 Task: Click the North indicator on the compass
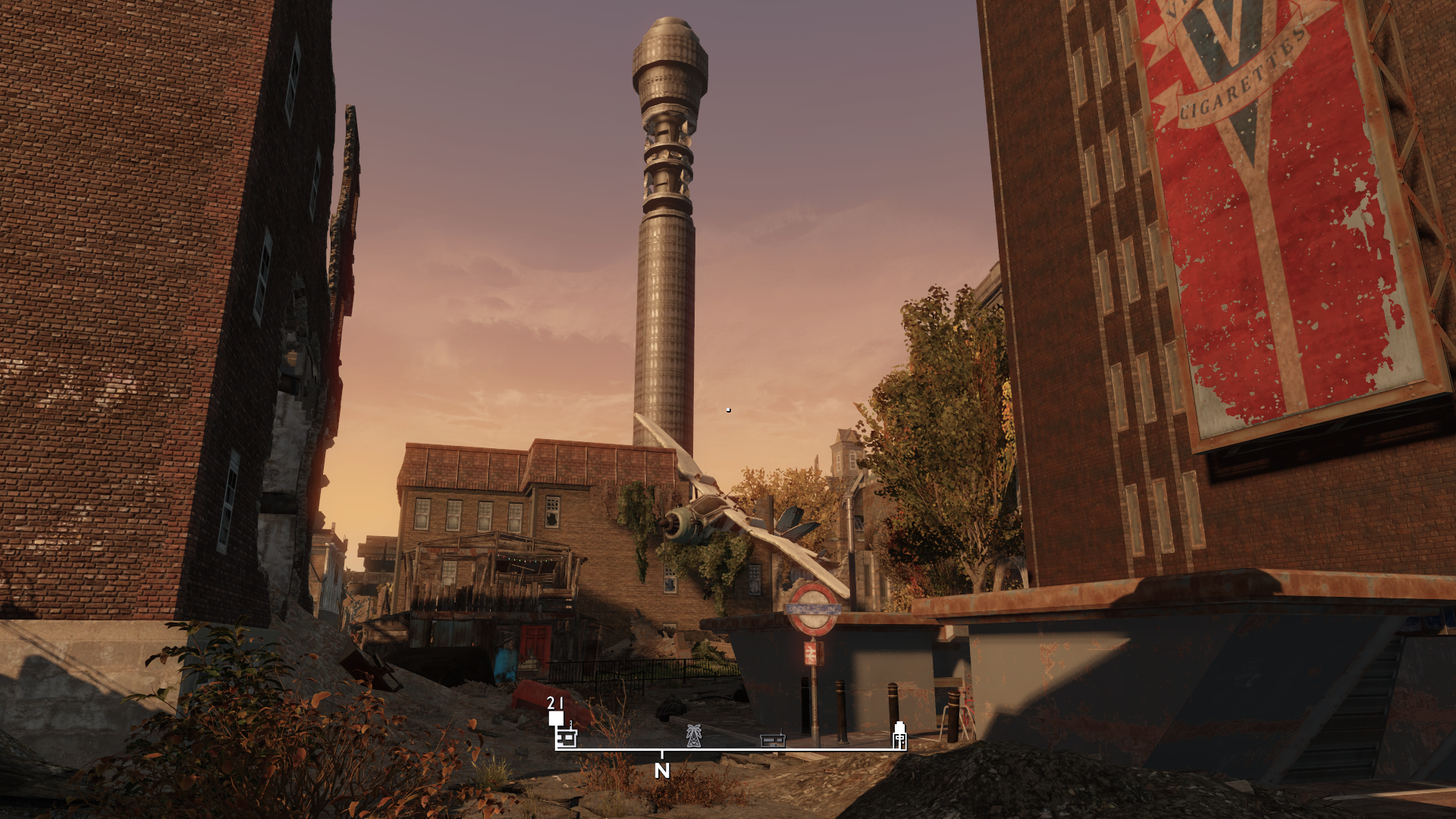coord(662,770)
